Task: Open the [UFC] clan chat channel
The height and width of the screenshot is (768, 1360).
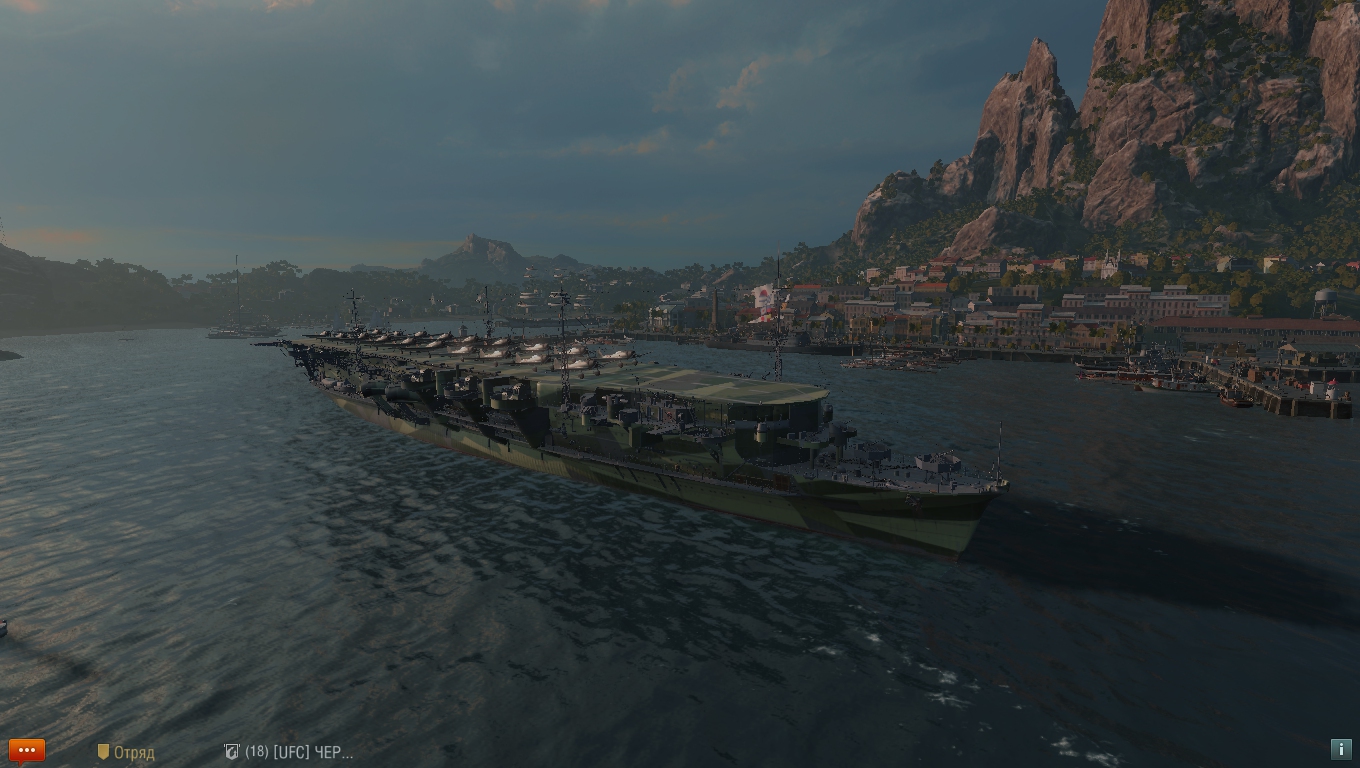Action: point(289,752)
